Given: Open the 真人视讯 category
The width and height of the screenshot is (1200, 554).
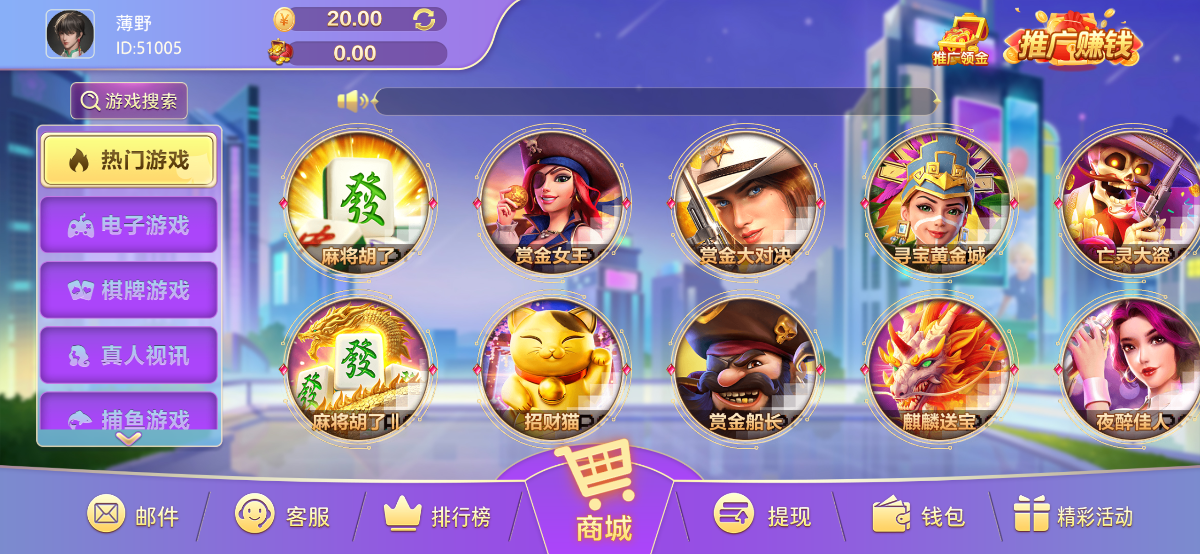Looking at the screenshot, I should [129, 355].
